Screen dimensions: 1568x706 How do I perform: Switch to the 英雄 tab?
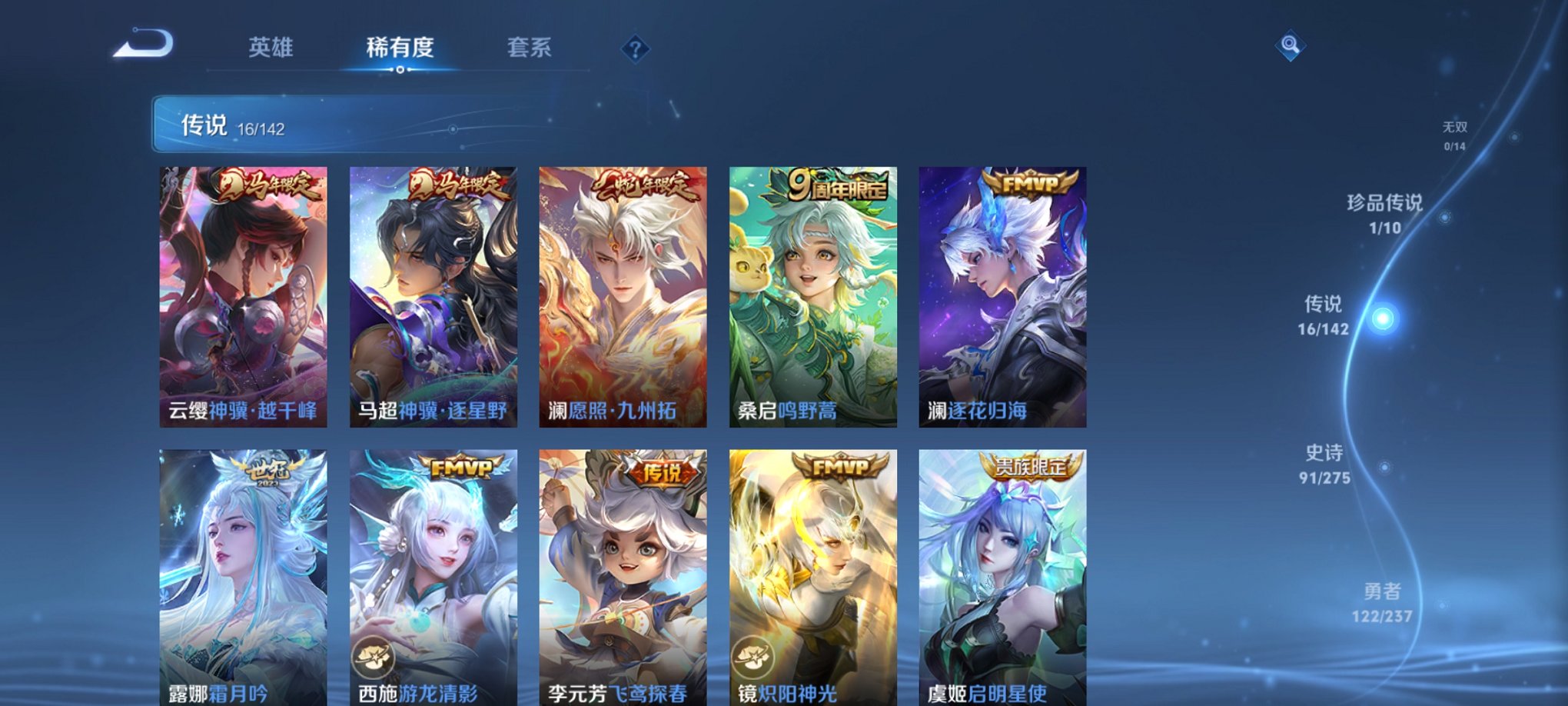click(271, 48)
